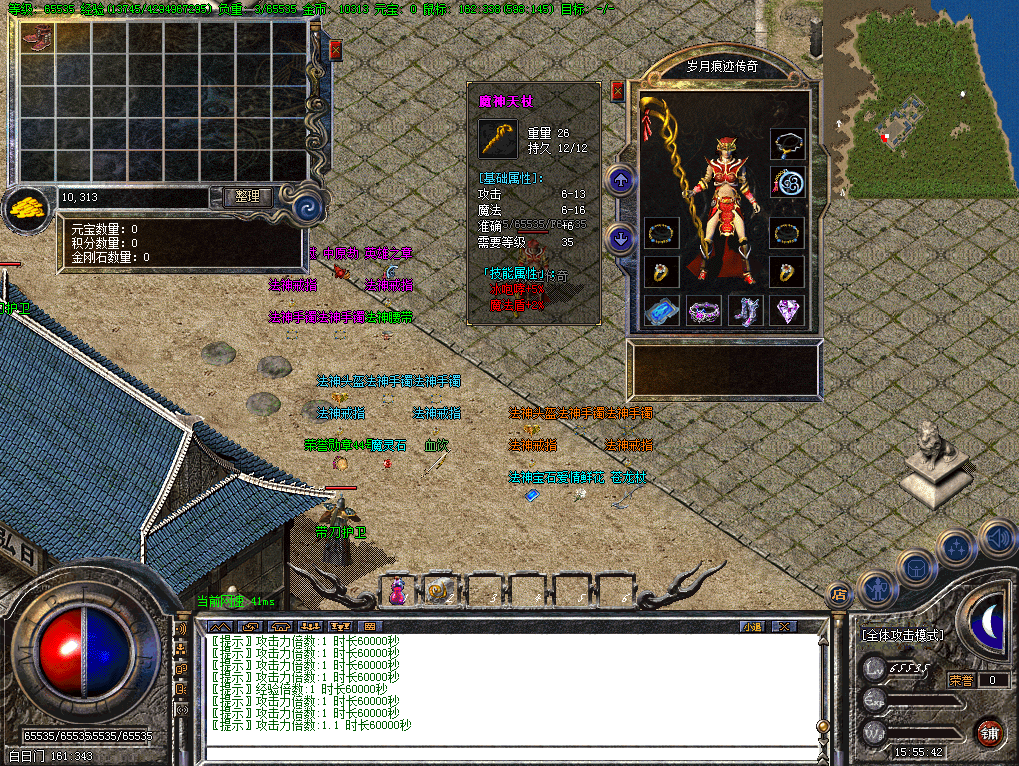This screenshot has width=1019, height=766.
Task: Select the item in the first bag slot
Action: [37, 39]
